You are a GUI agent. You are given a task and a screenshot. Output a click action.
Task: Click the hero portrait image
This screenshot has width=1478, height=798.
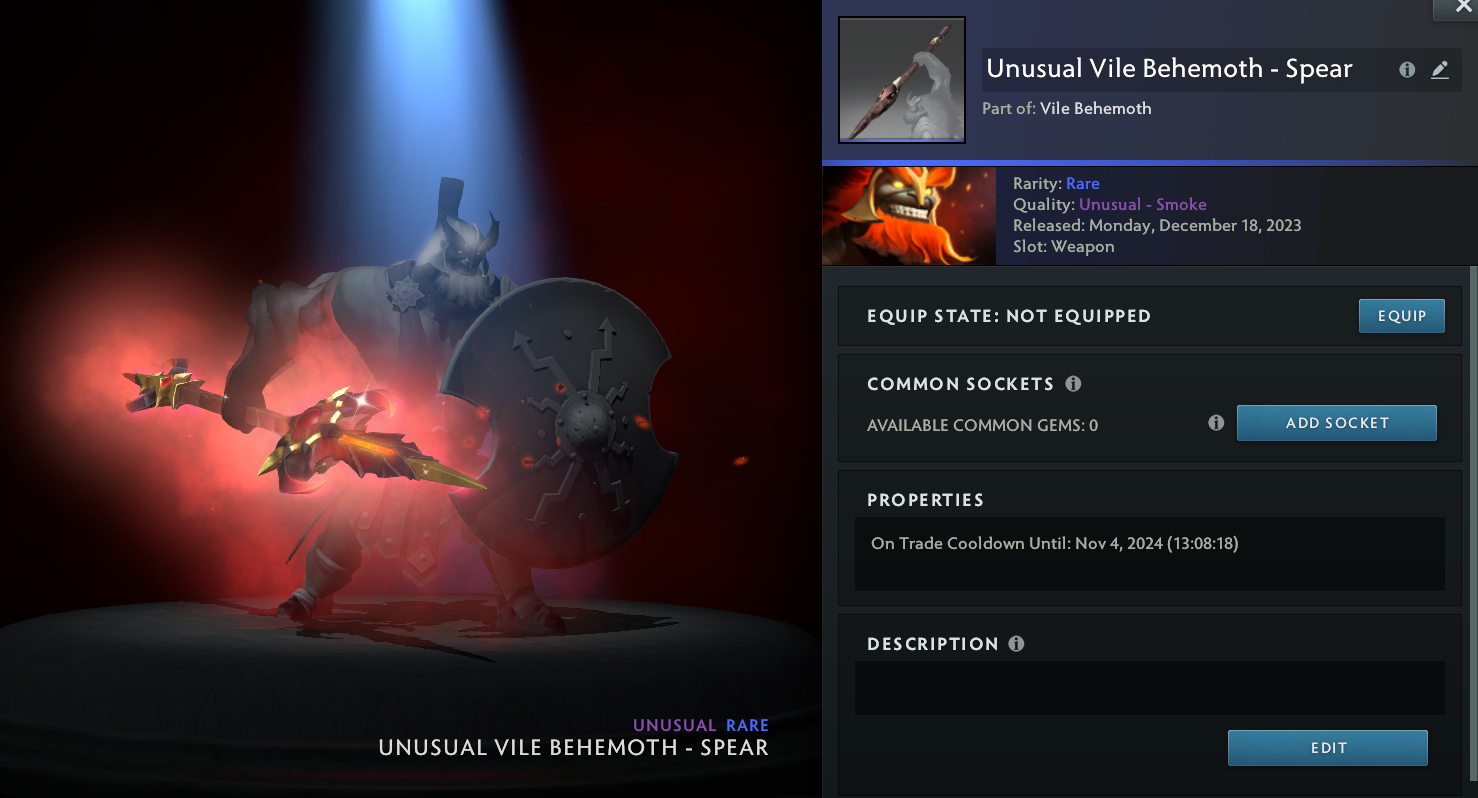(x=908, y=216)
